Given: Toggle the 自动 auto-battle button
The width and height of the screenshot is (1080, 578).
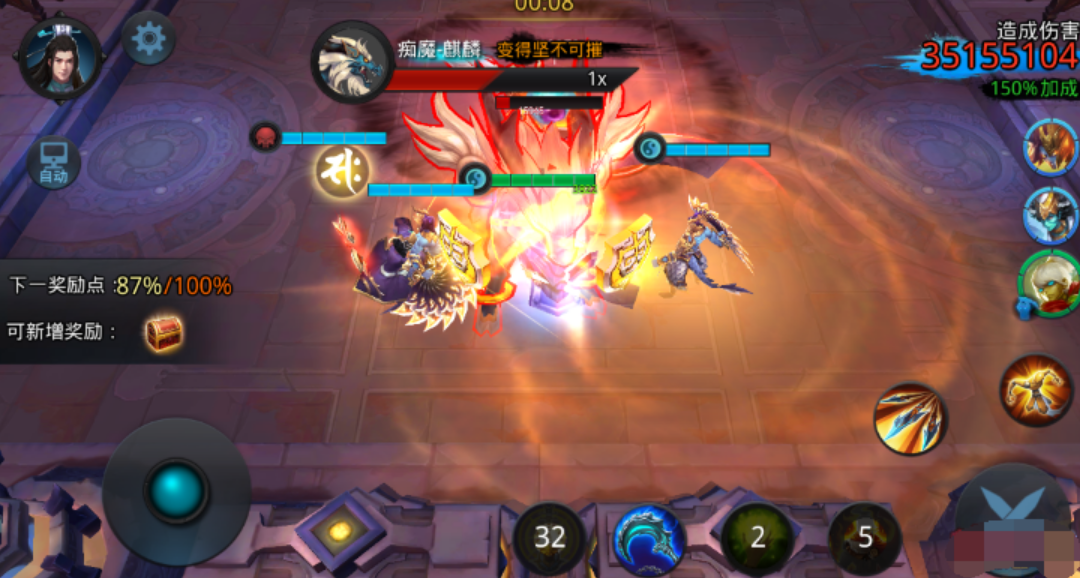Looking at the screenshot, I should [x=54, y=163].
